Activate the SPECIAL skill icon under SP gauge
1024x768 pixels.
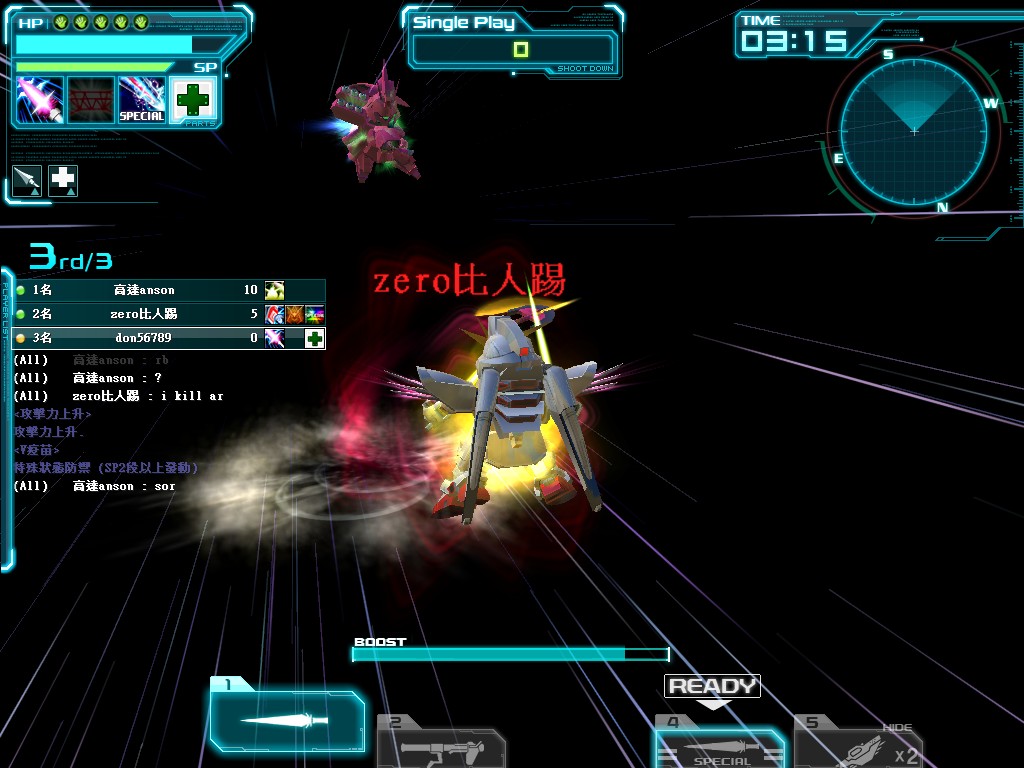(142, 100)
